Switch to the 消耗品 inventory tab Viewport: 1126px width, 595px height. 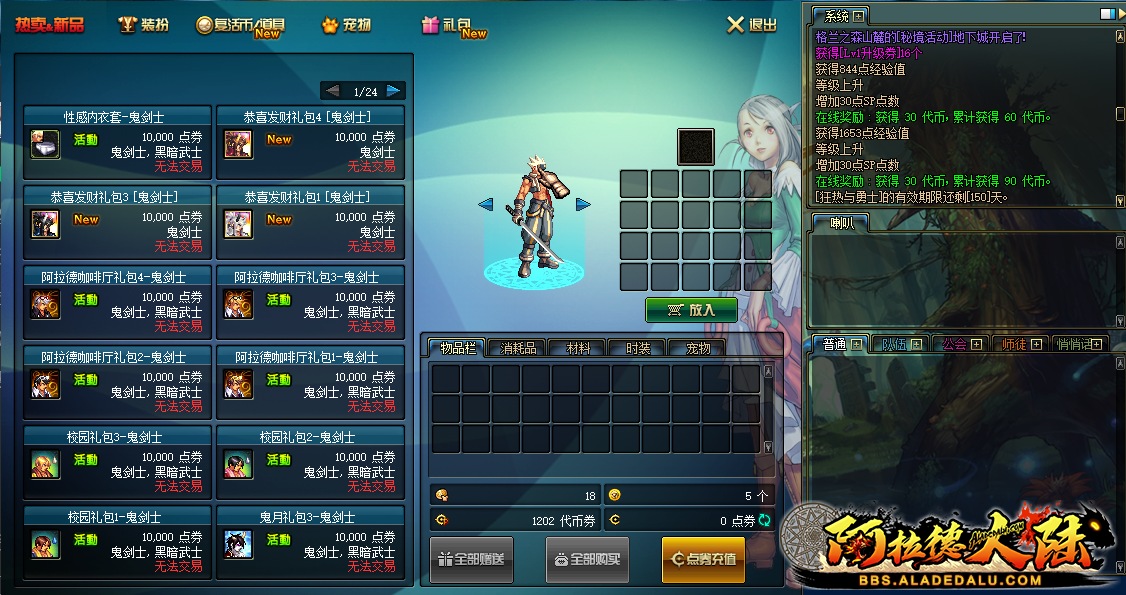click(x=518, y=348)
